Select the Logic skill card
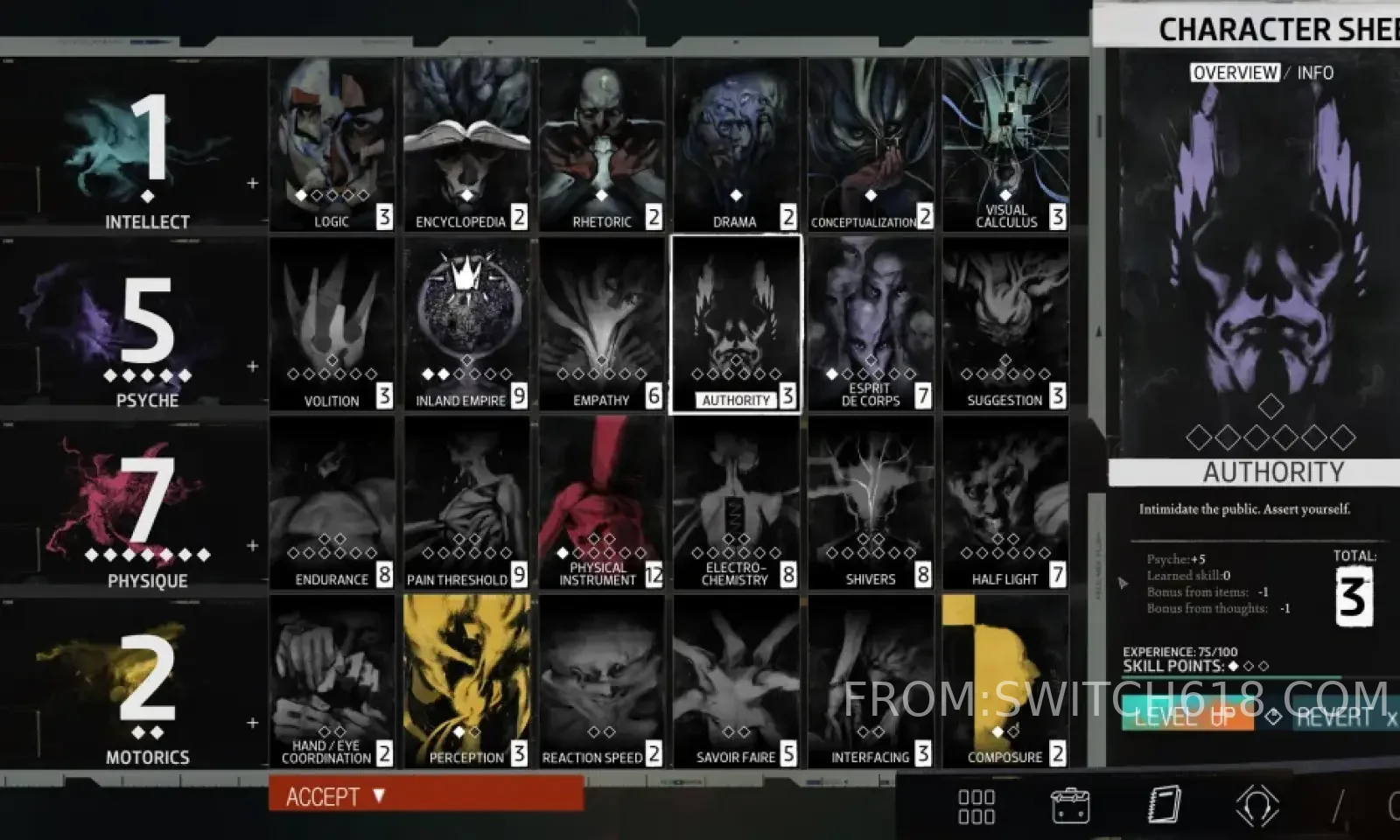This screenshot has width=1400, height=840. point(332,144)
